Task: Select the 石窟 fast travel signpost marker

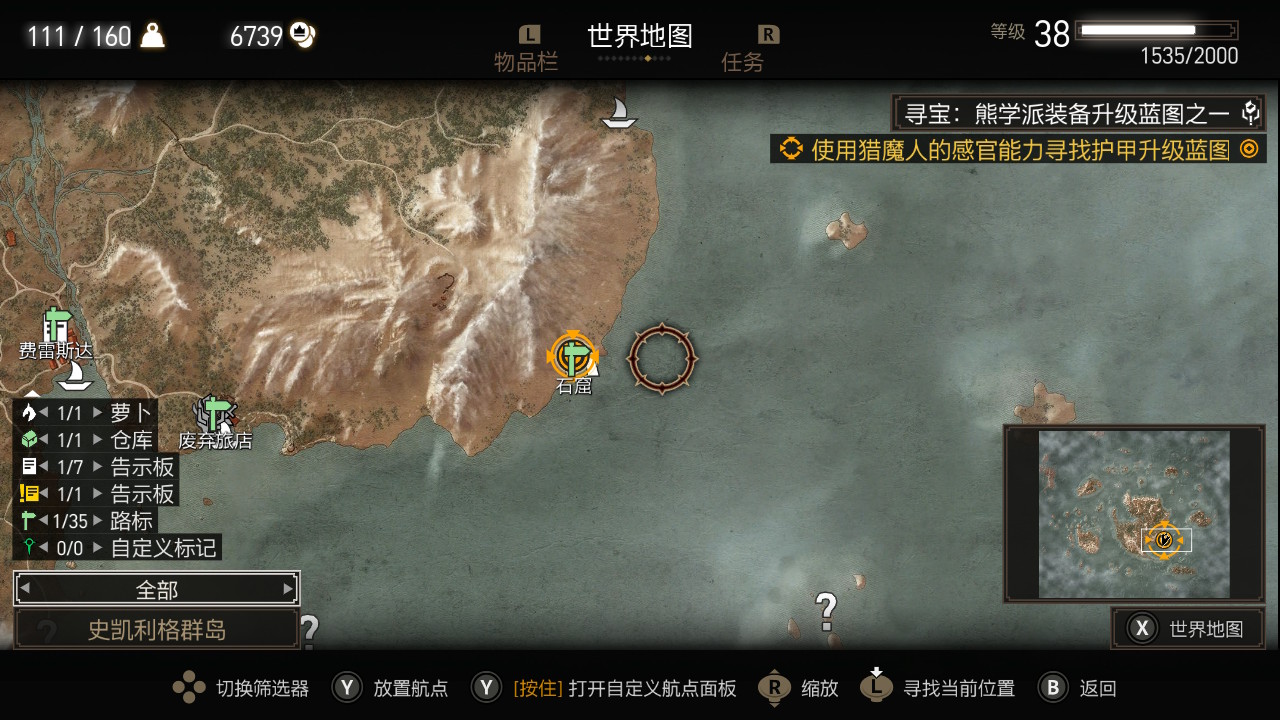Action: tap(573, 355)
